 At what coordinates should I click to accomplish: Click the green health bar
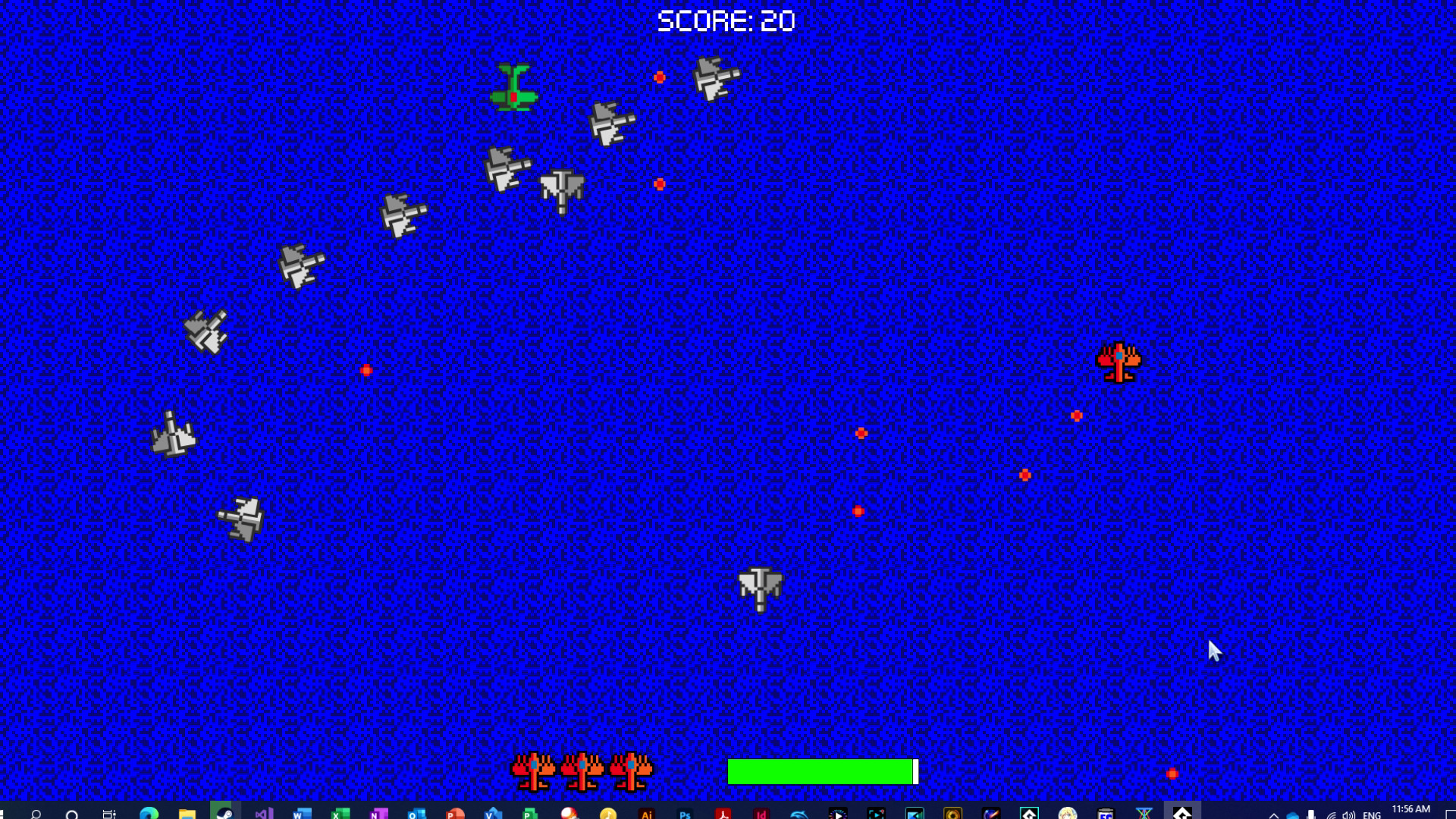(819, 772)
